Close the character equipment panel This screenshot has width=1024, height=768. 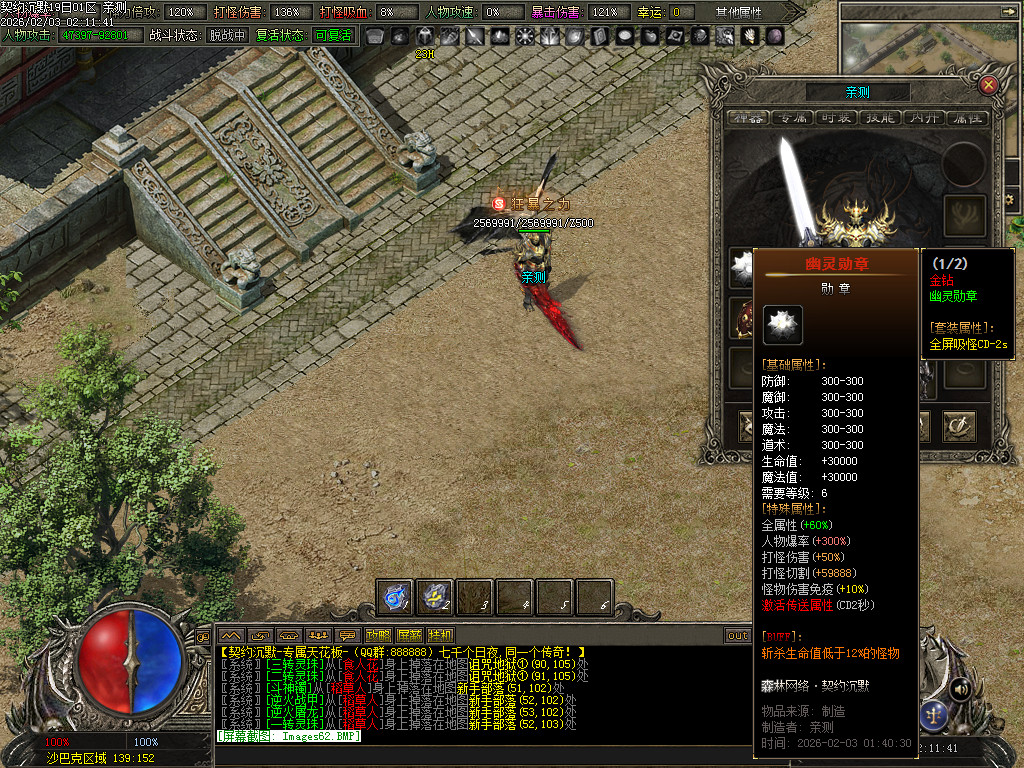(988, 85)
